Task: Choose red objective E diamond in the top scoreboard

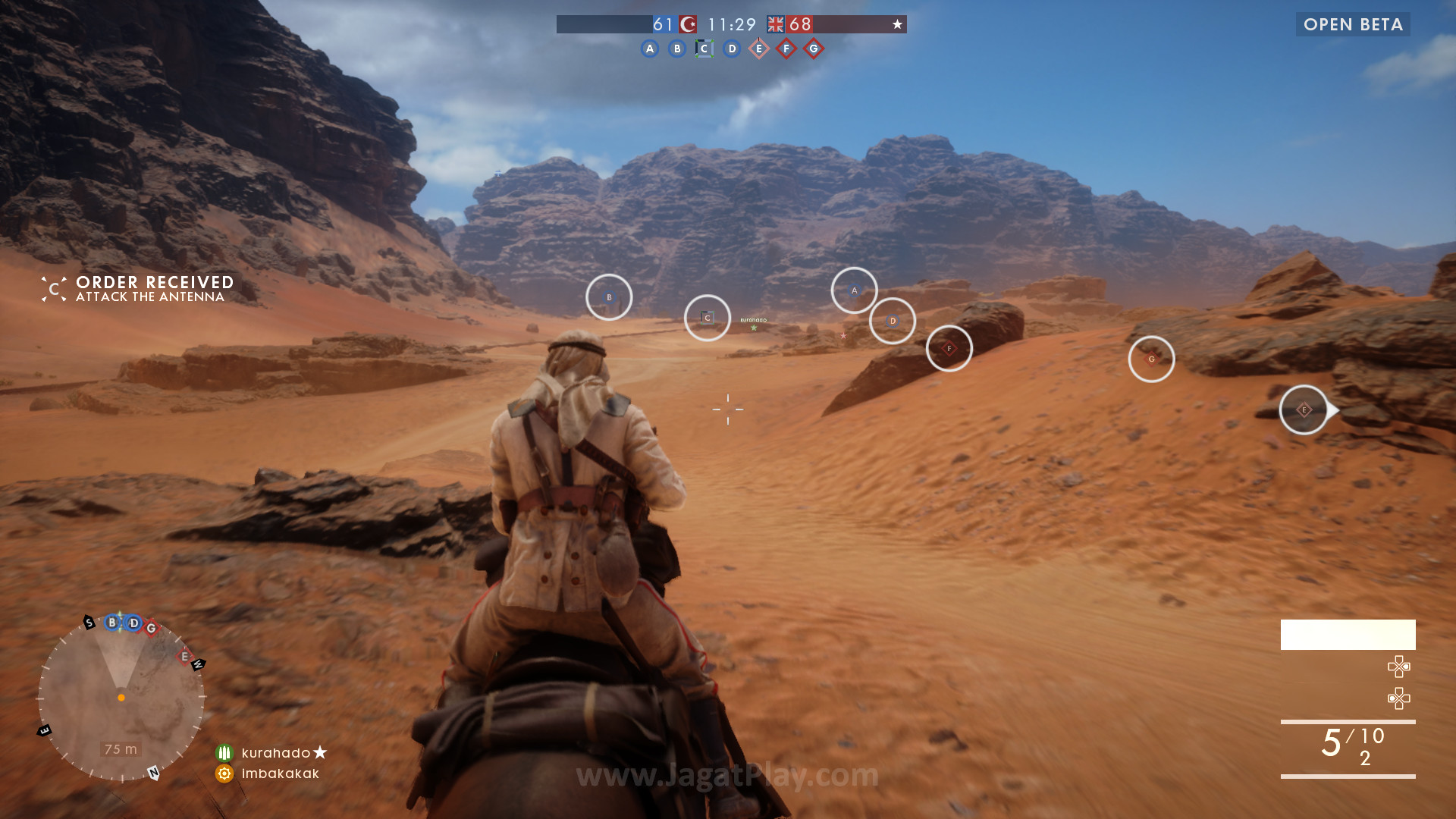Action: [759, 49]
